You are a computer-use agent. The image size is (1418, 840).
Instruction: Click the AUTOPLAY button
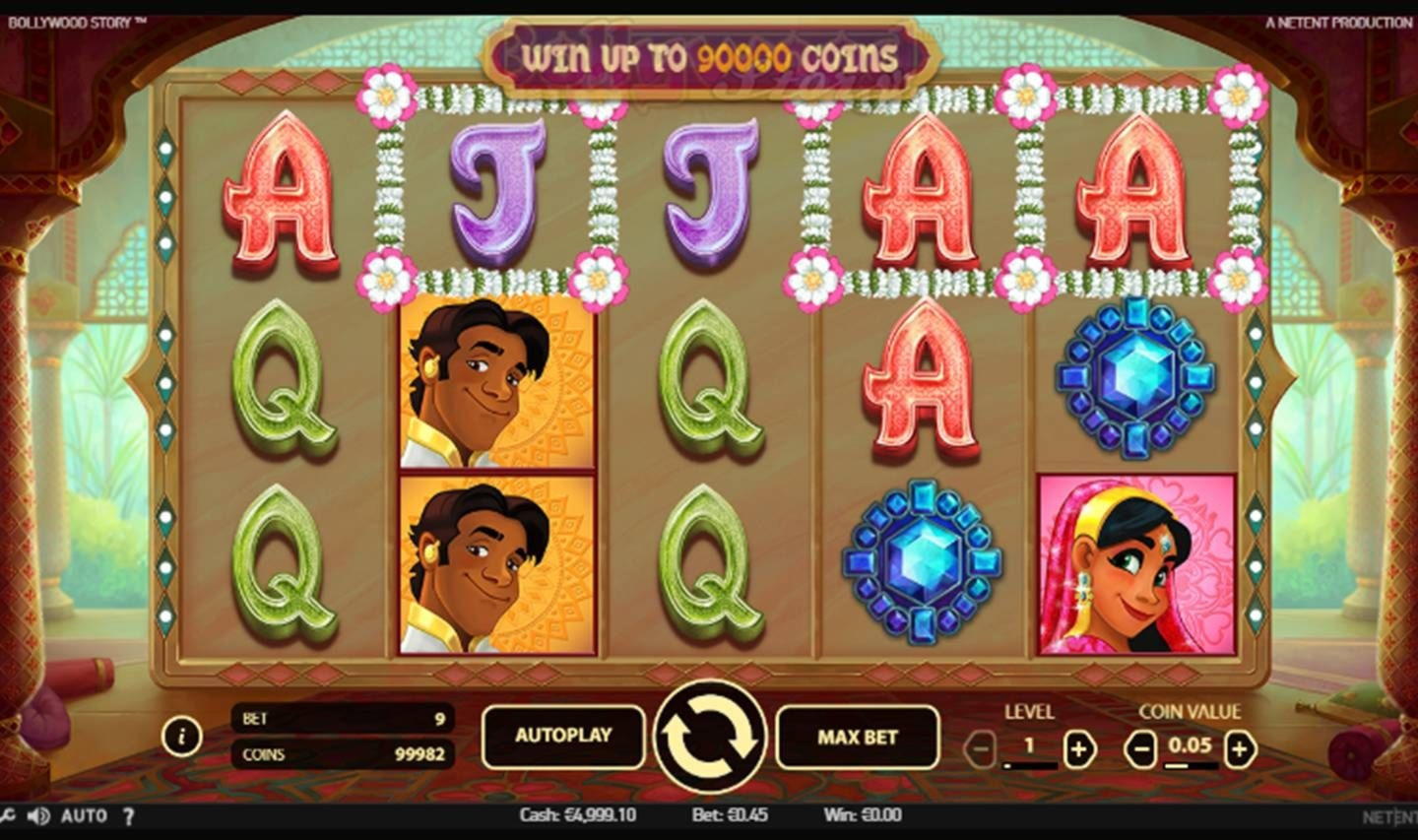click(563, 736)
